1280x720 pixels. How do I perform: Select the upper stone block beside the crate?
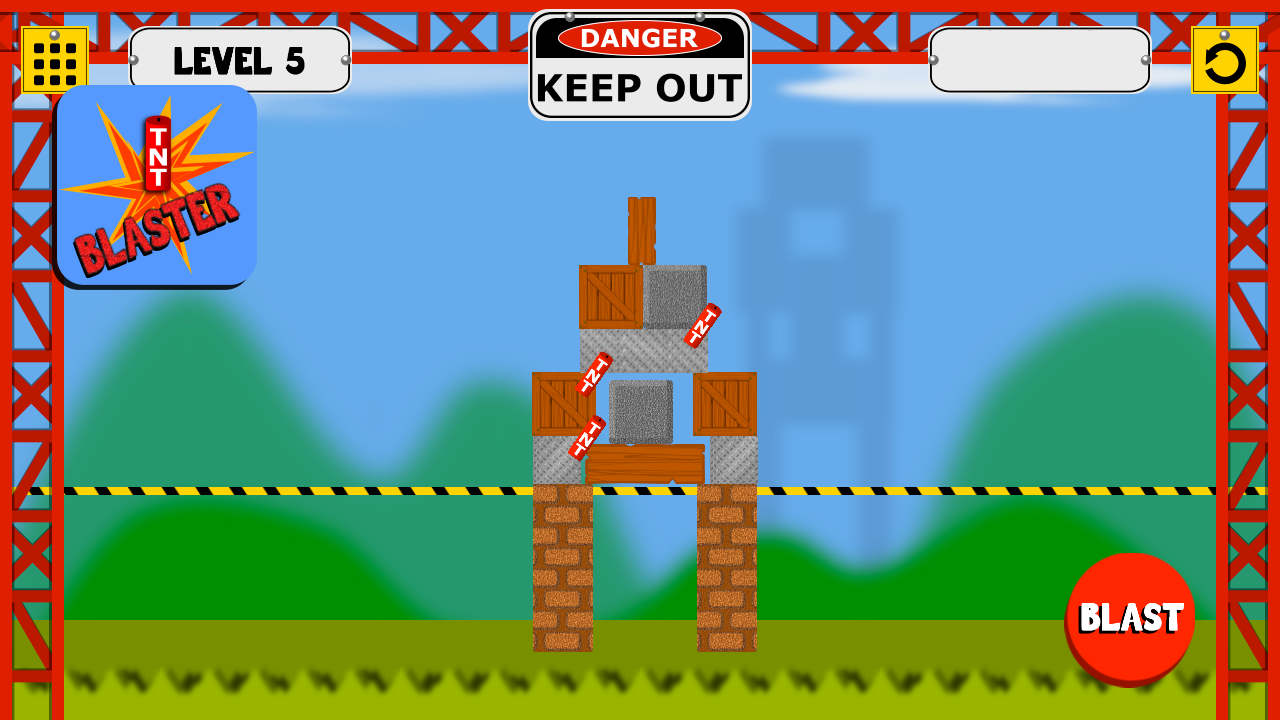point(676,298)
